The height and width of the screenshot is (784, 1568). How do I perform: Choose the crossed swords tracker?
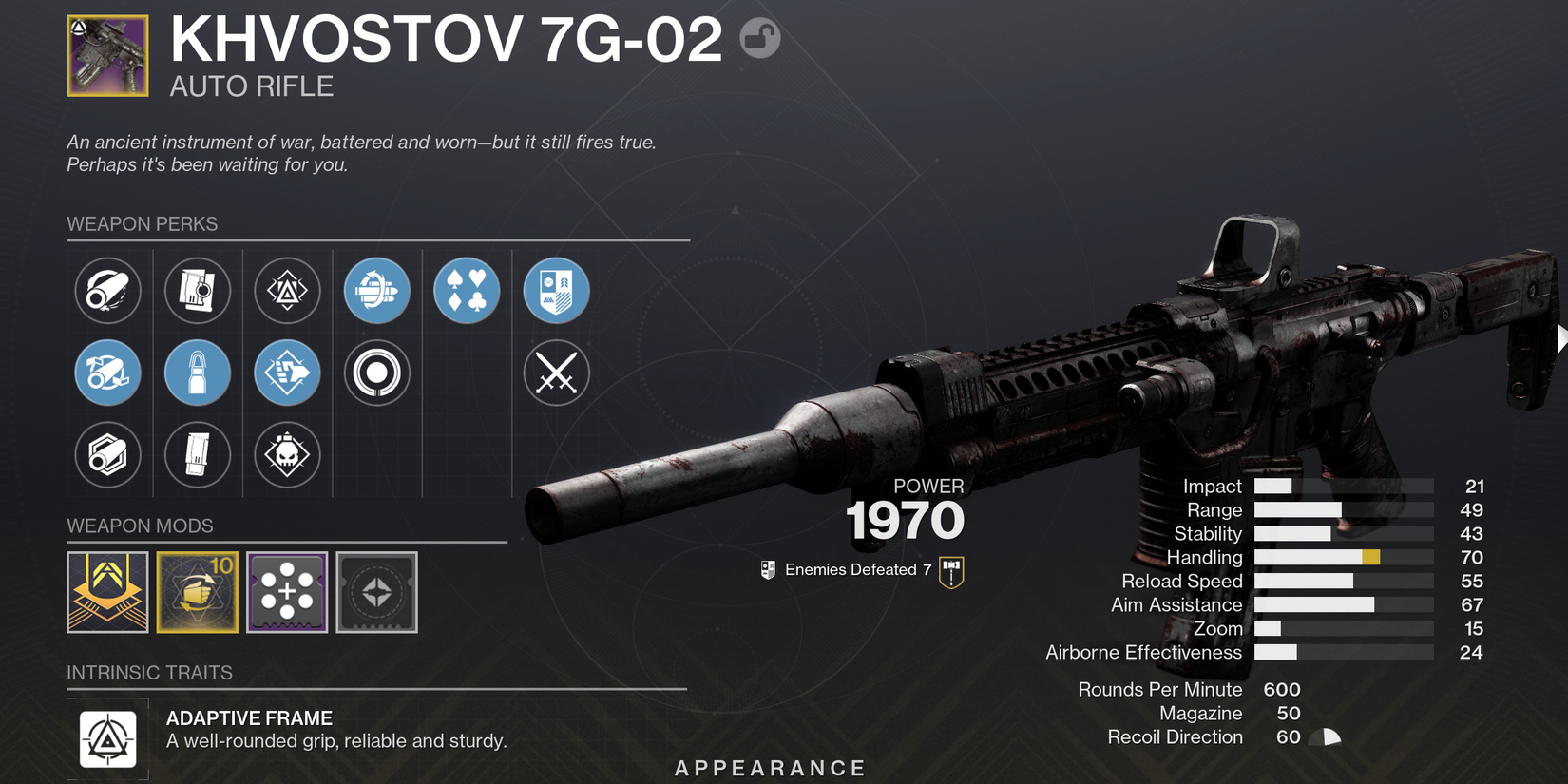point(557,373)
